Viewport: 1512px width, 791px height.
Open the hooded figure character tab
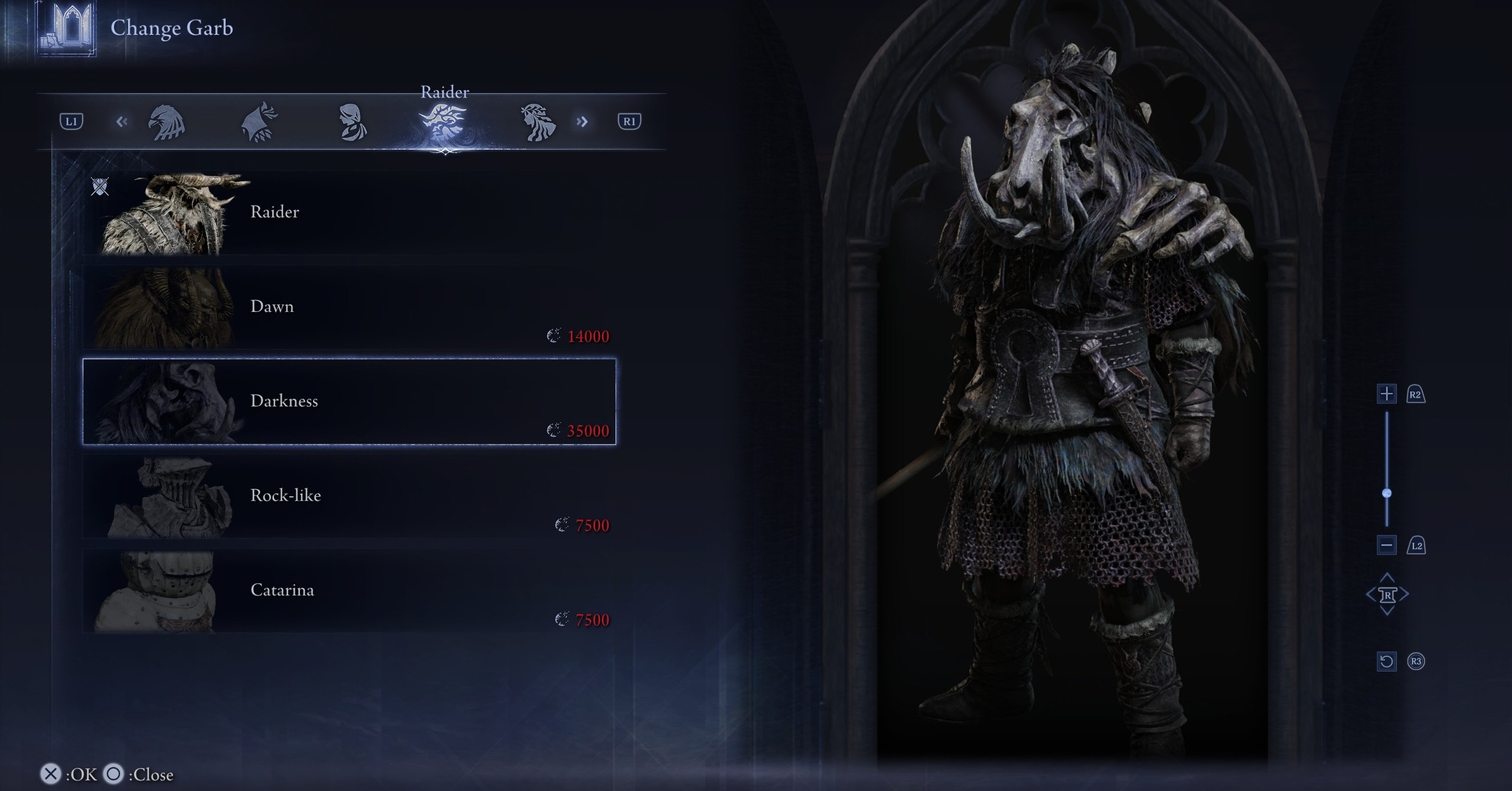point(259,122)
